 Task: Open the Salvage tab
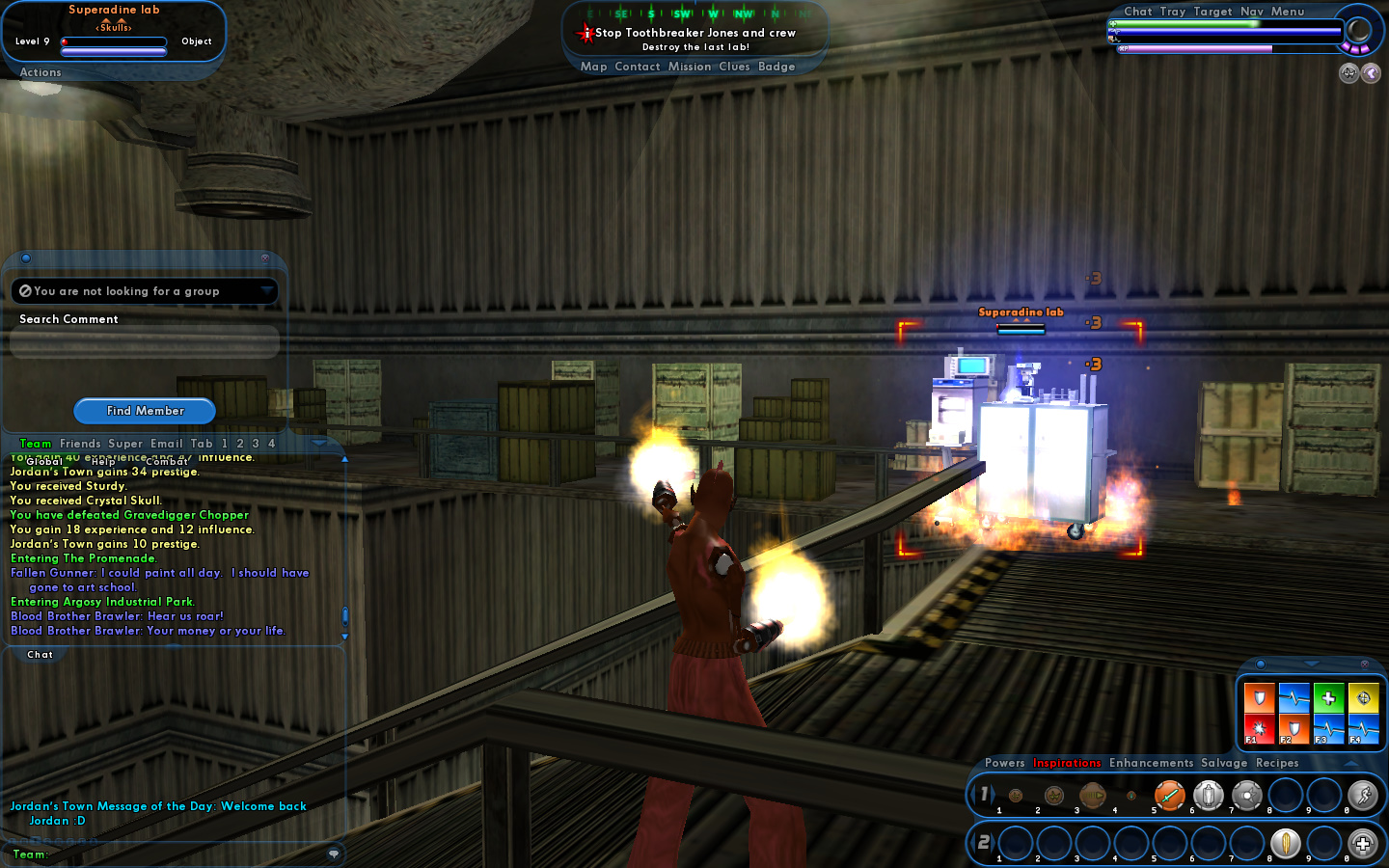click(x=1224, y=763)
